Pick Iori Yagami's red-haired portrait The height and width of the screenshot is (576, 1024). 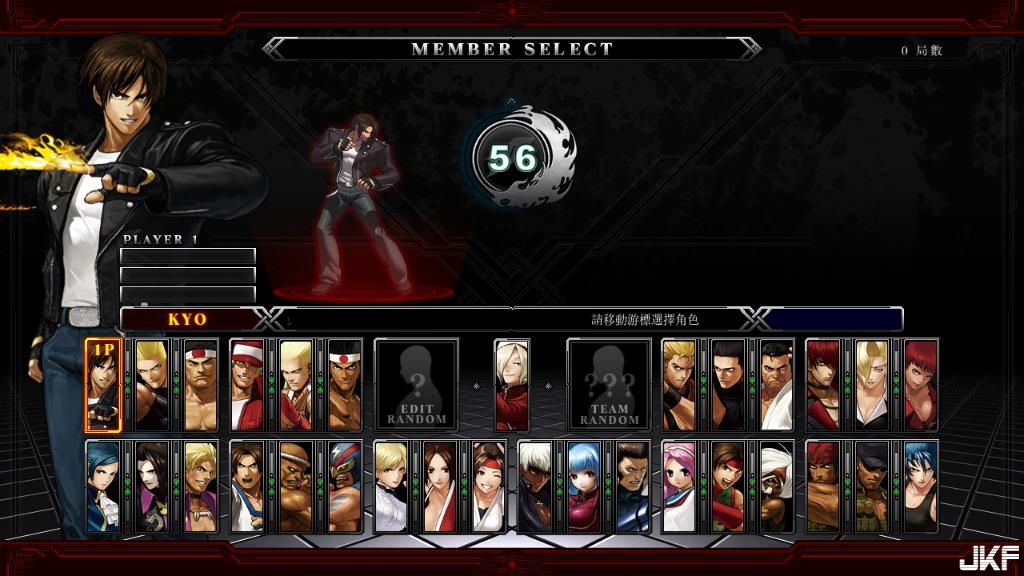[x=823, y=385]
